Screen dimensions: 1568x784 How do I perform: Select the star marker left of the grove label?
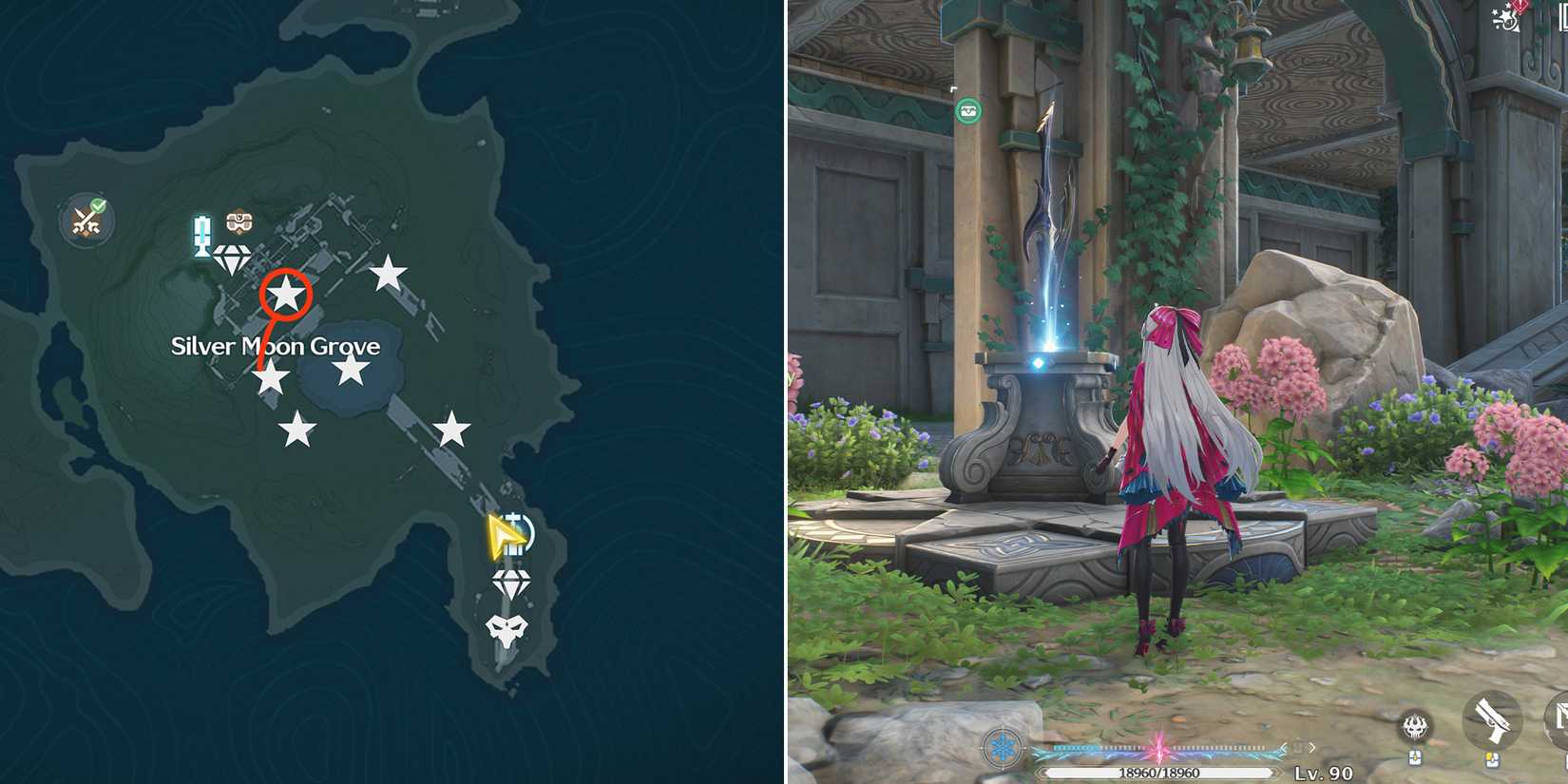pos(270,379)
